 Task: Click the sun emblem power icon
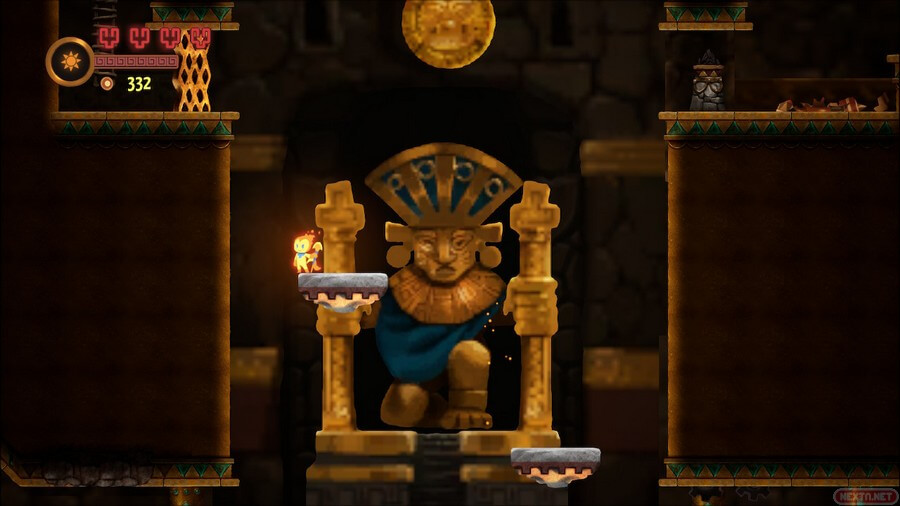tap(70, 61)
